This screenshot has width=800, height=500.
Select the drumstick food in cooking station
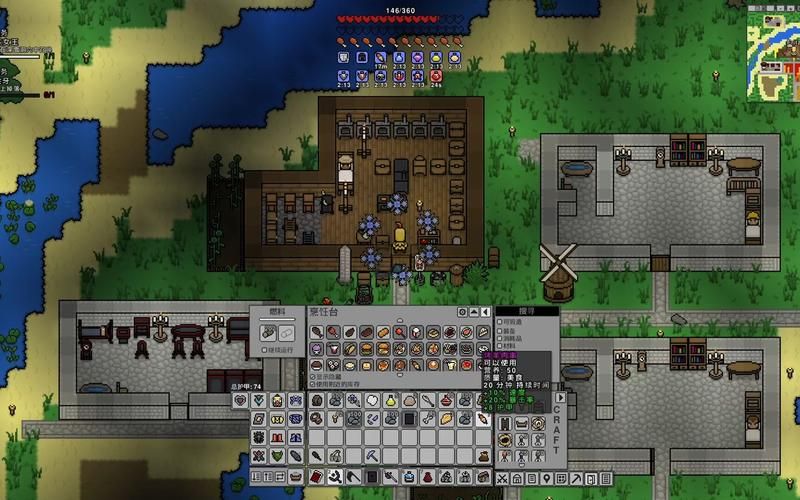pyautogui.click(x=317, y=331)
